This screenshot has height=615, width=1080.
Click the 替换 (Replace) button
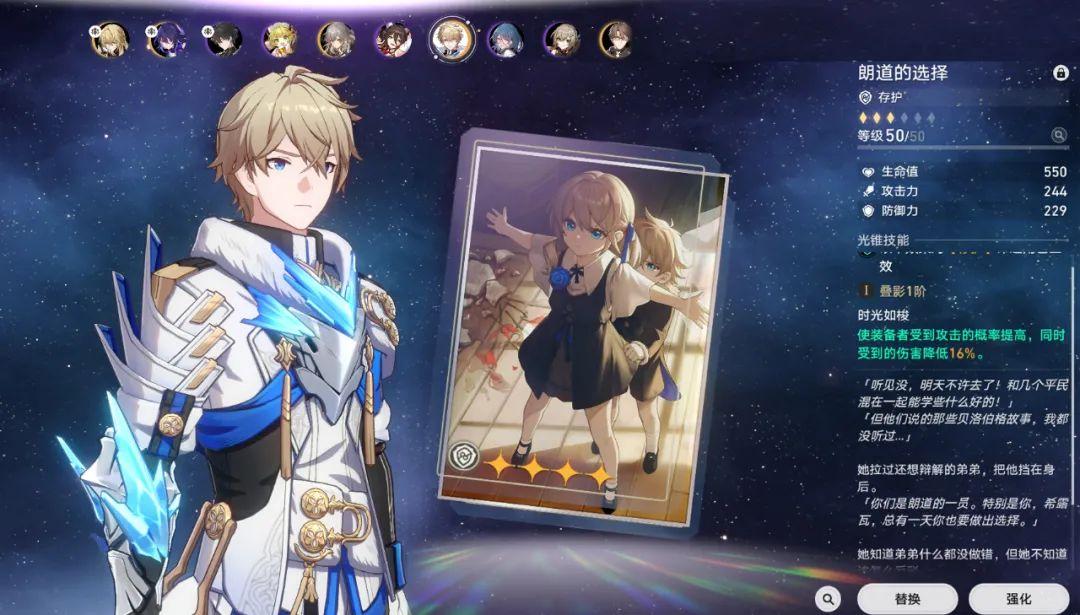click(907, 598)
